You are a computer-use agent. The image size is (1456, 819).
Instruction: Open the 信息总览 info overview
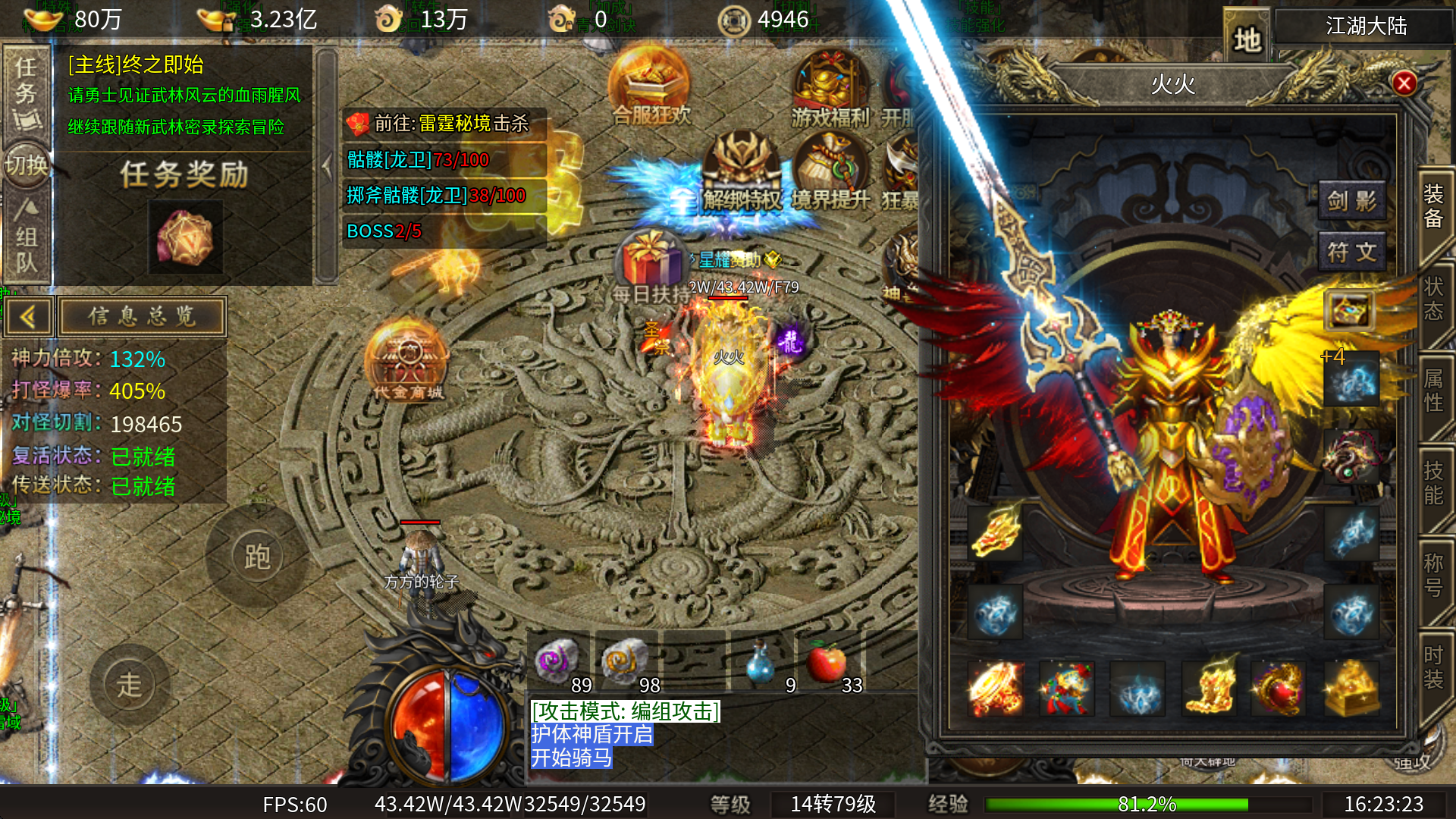(142, 316)
